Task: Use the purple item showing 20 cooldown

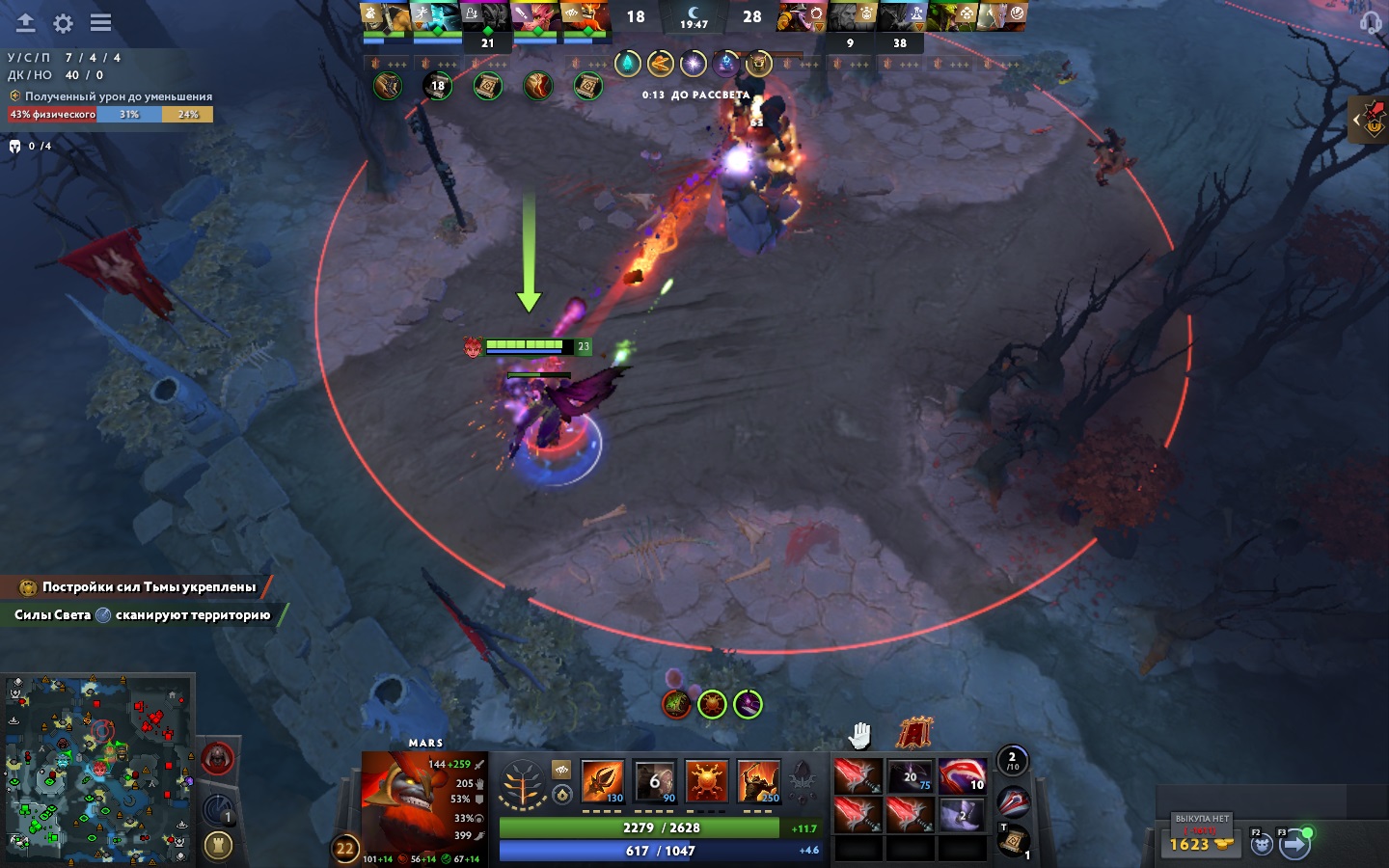Action: pos(909,775)
